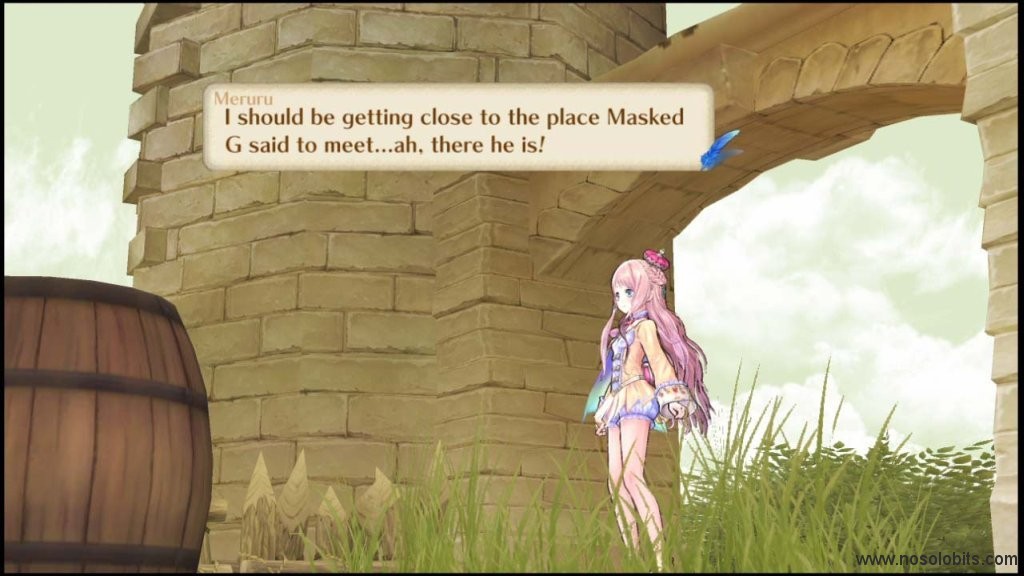Screen dimensions: 1024x576
Task: Advance Meruru's dialogue text box
Action: (x=458, y=128)
